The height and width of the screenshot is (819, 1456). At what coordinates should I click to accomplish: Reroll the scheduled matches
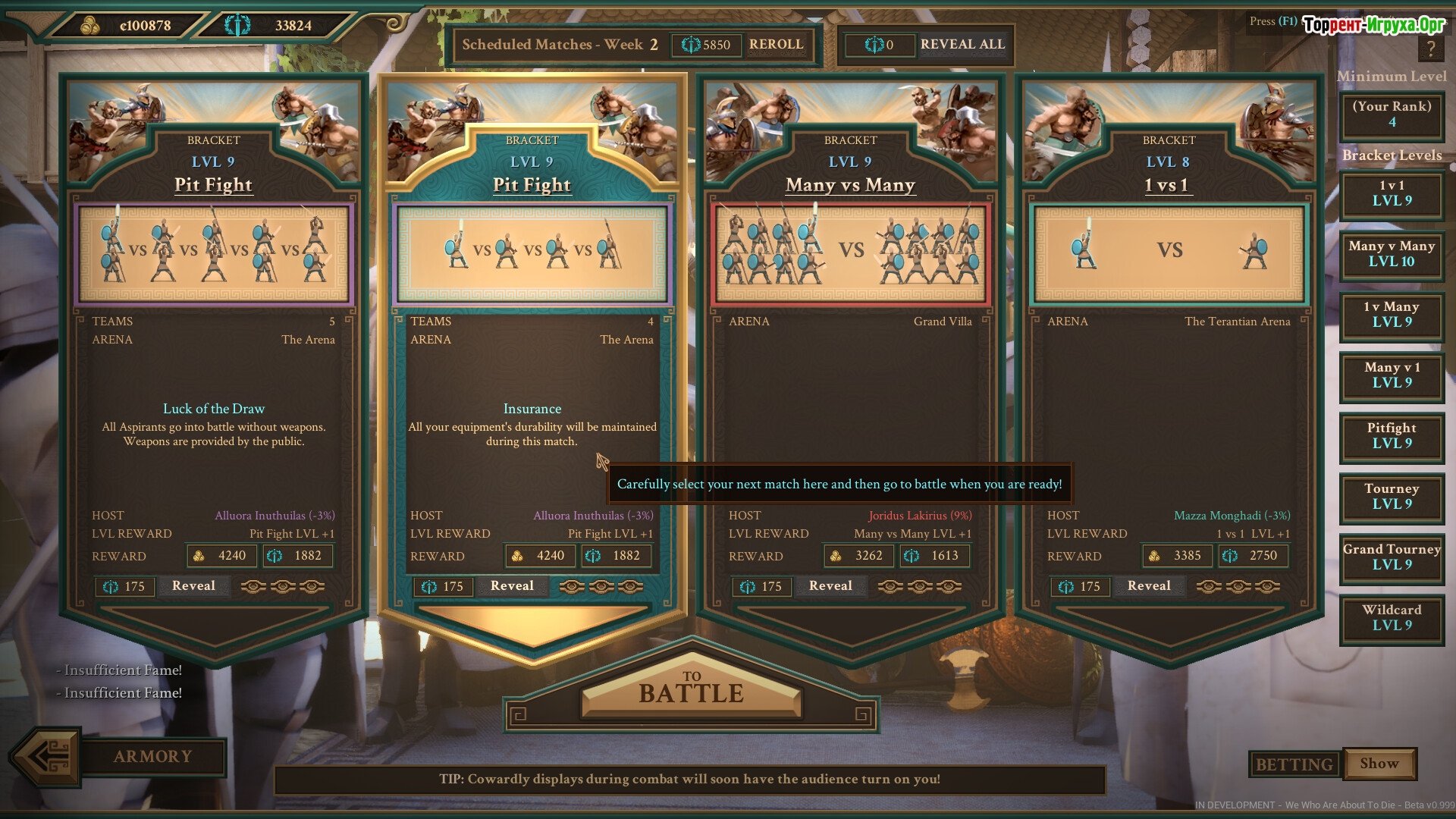coord(776,45)
